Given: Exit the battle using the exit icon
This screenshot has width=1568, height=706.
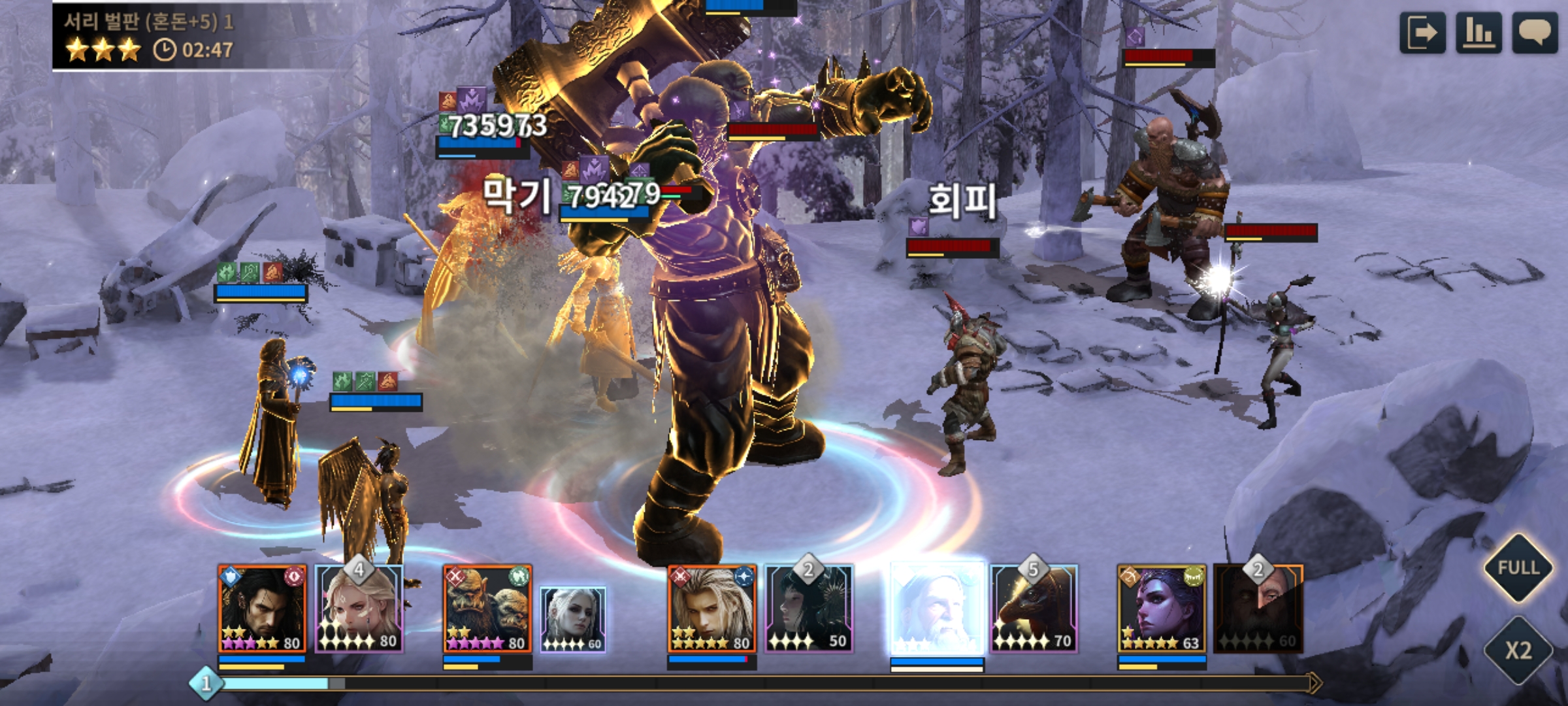Looking at the screenshot, I should click(x=1422, y=33).
